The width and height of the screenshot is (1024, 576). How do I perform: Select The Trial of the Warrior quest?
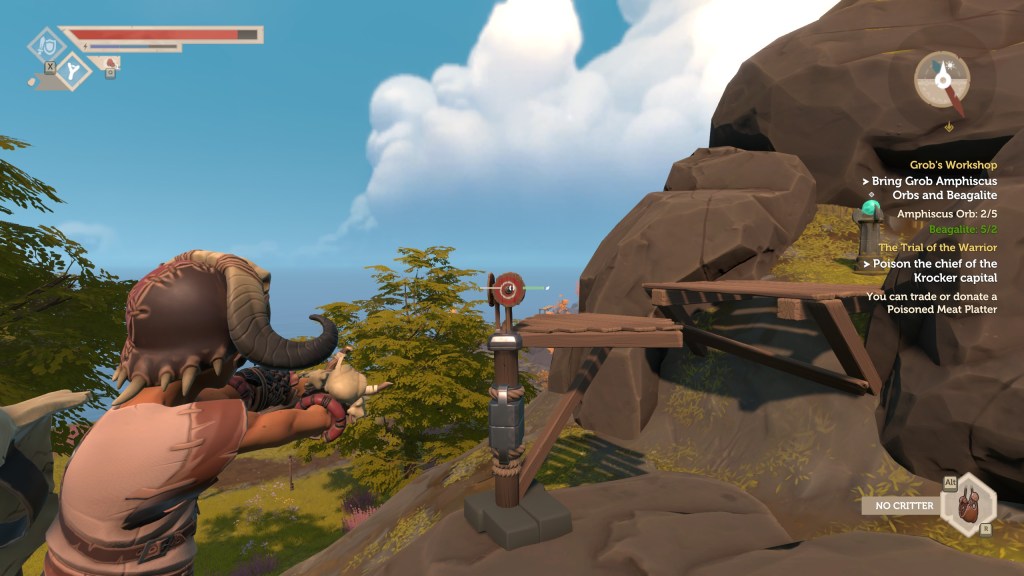(937, 247)
